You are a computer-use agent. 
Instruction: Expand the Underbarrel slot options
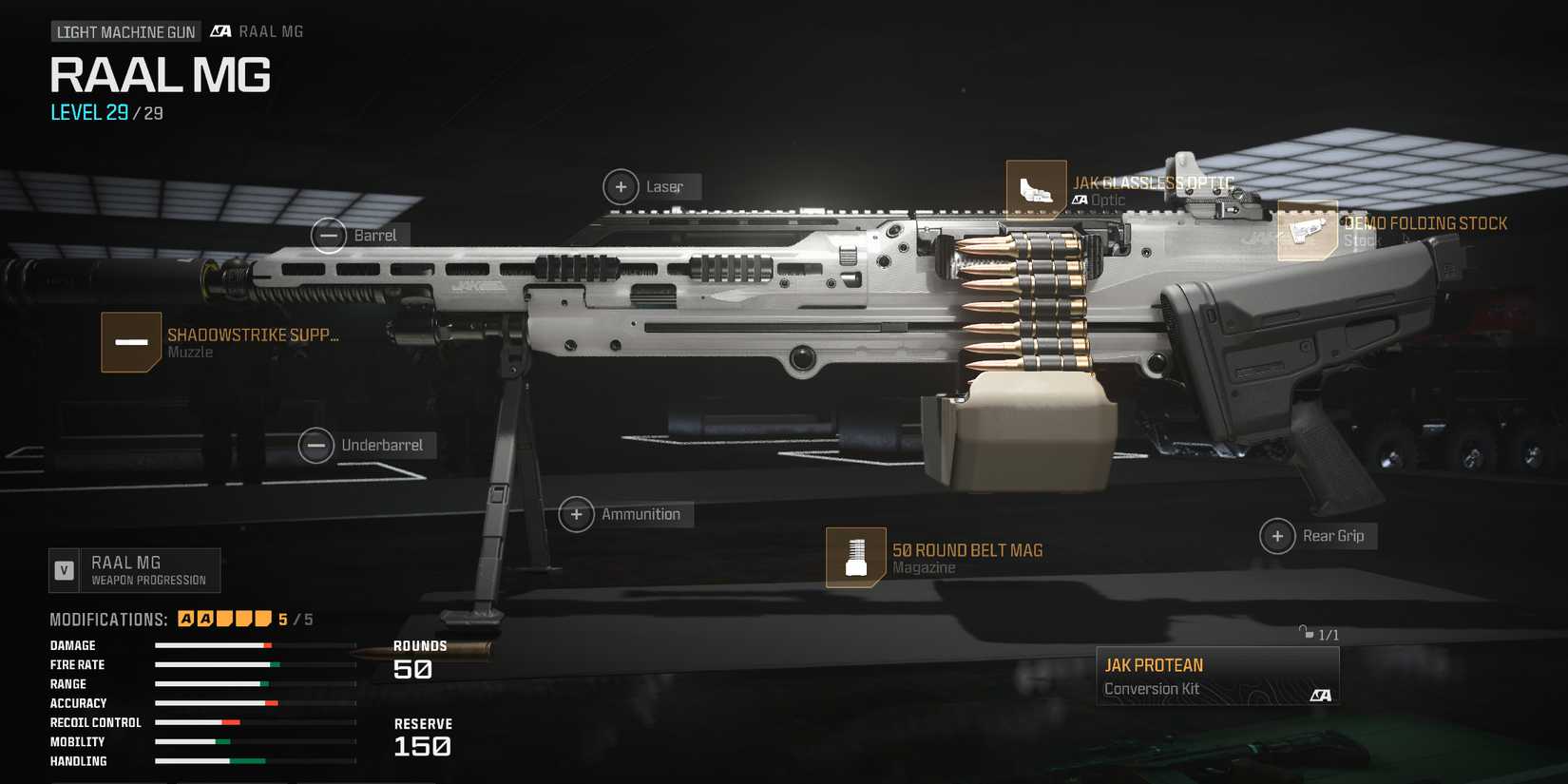[316, 445]
